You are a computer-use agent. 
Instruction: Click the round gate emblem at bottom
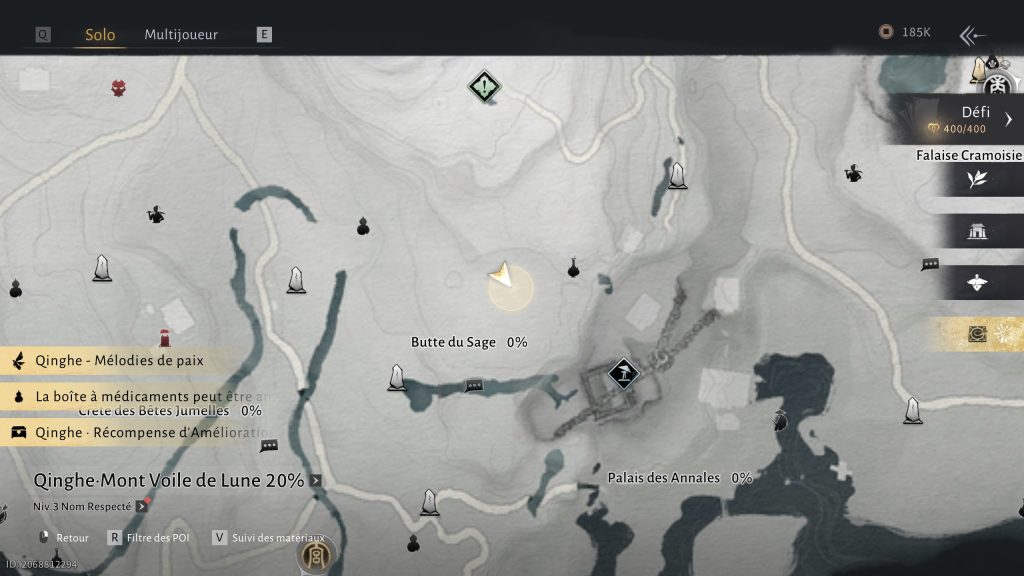316,553
